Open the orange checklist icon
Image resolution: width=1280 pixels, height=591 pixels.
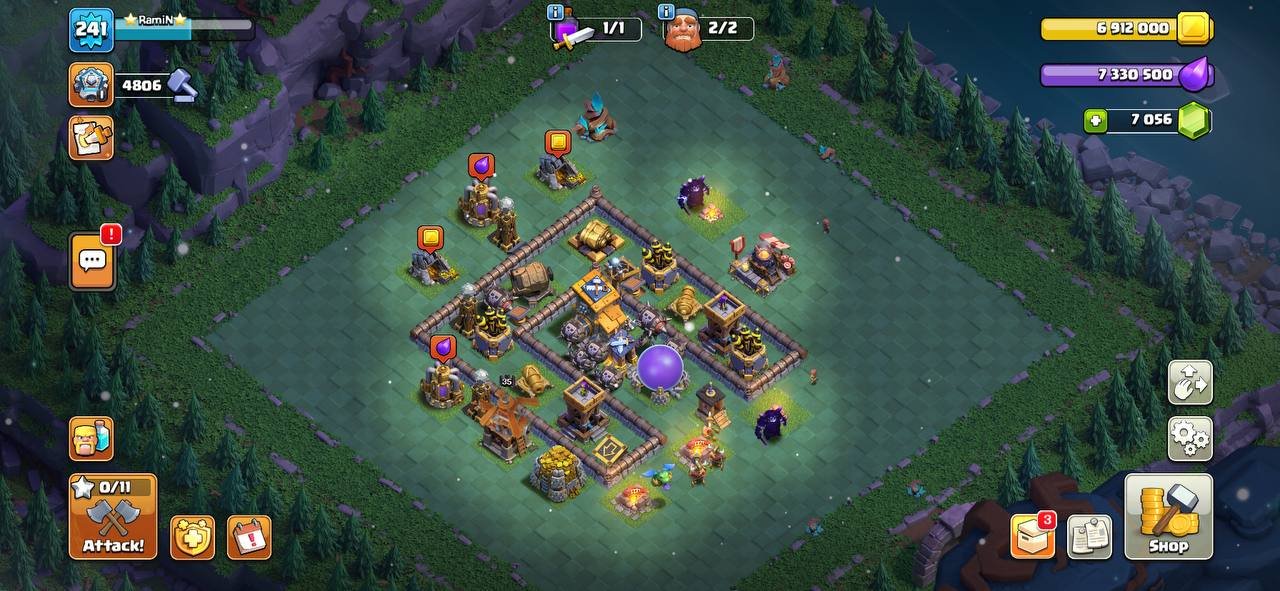91,138
